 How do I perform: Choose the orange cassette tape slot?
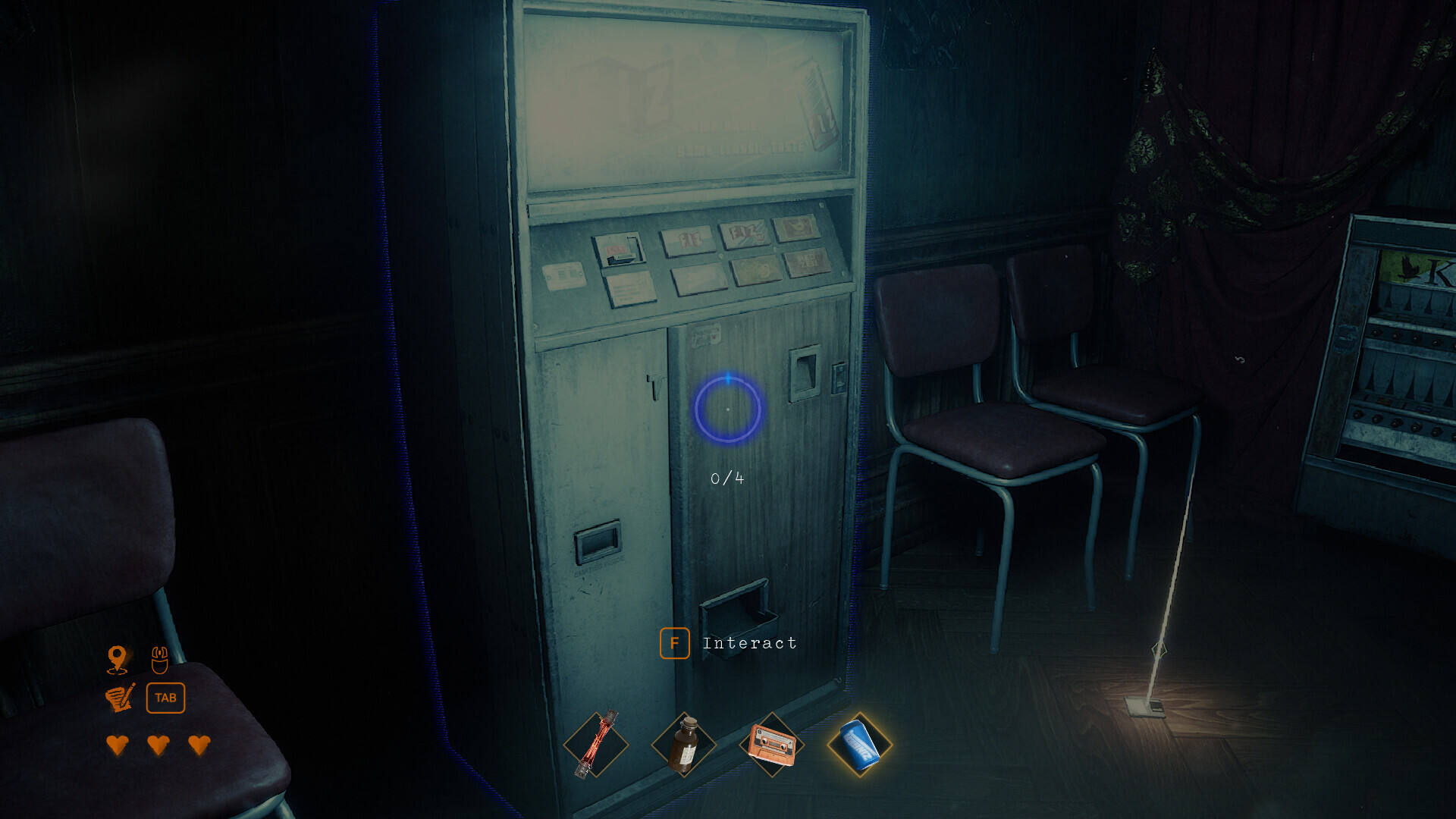pyautogui.click(x=772, y=745)
